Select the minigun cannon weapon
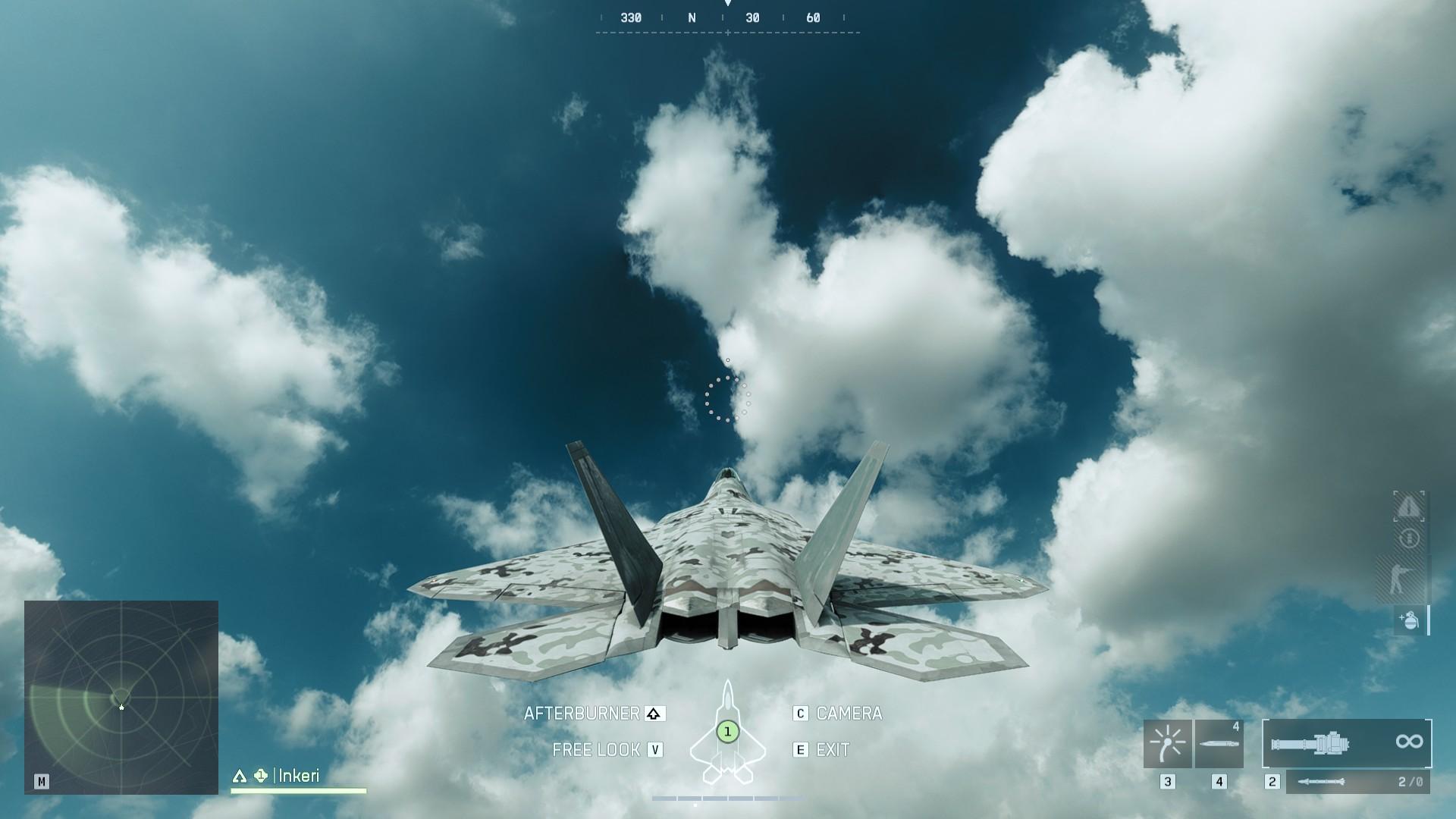1456x819 pixels. (x=1347, y=743)
